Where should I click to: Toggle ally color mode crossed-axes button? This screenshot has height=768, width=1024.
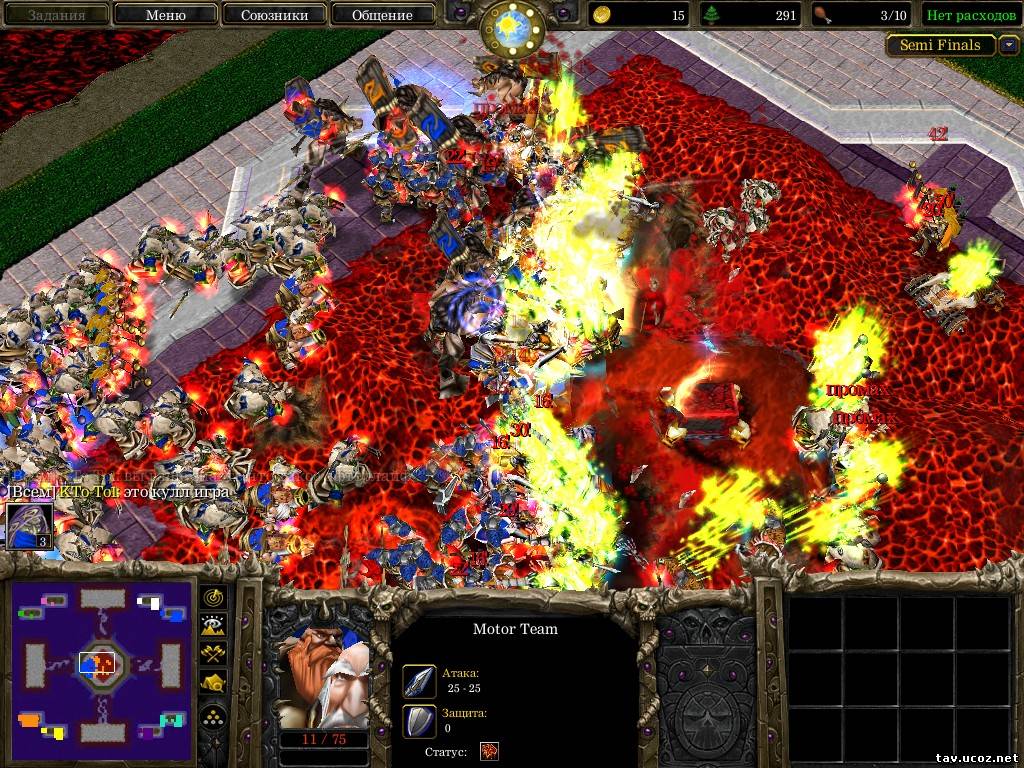215,654
